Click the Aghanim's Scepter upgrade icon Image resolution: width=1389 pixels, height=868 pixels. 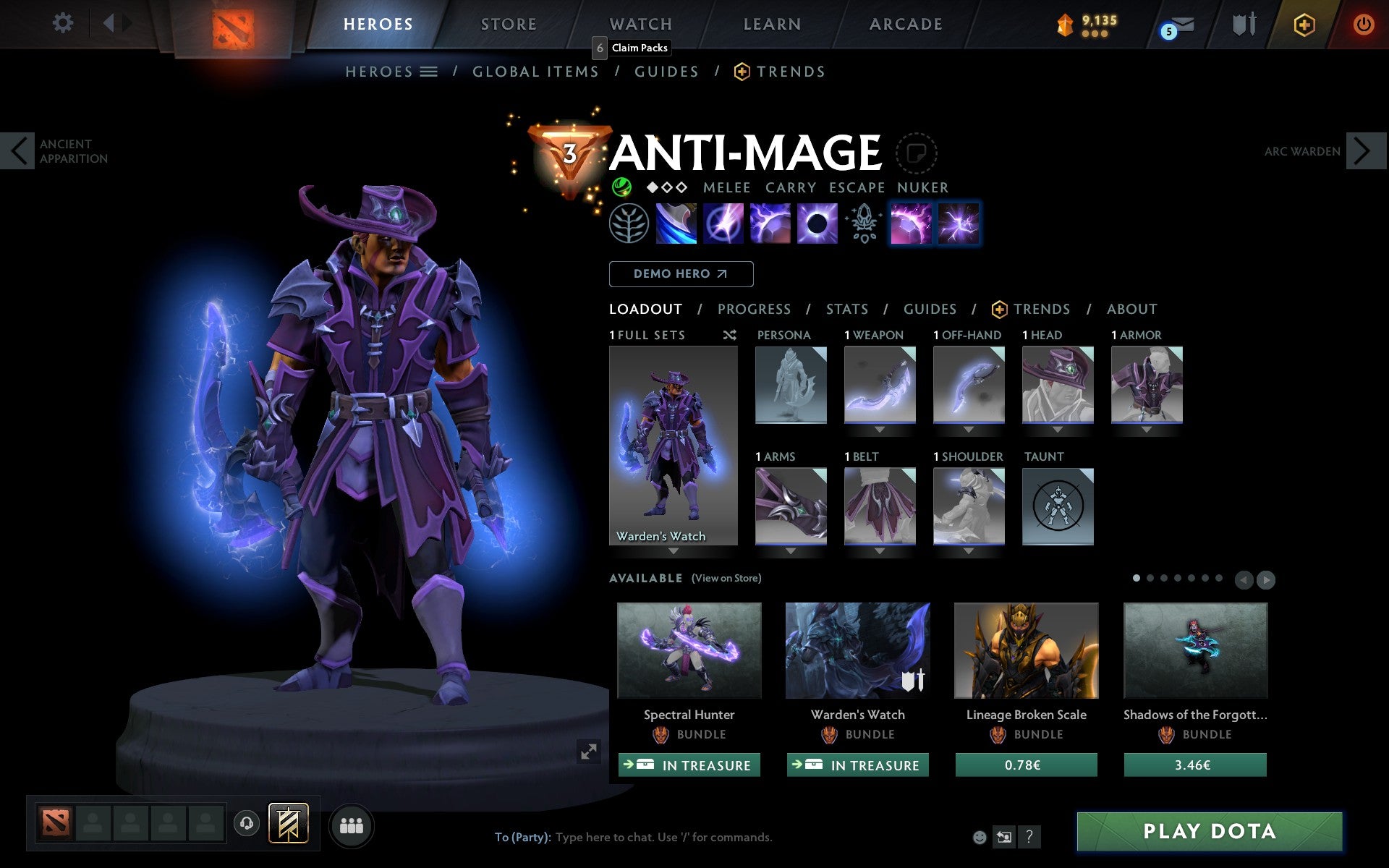(x=862, y=224)
